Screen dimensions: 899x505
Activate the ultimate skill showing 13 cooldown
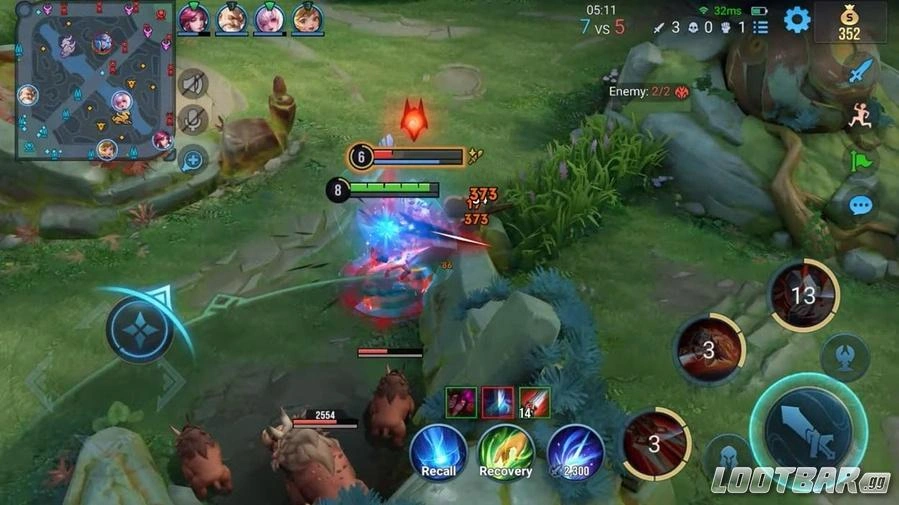(803, 294)
